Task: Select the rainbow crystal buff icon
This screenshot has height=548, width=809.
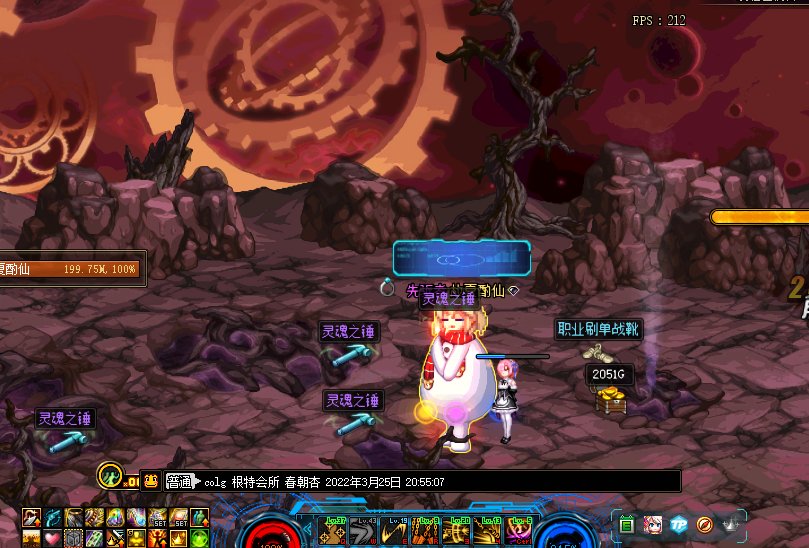Action: point(115,517)
